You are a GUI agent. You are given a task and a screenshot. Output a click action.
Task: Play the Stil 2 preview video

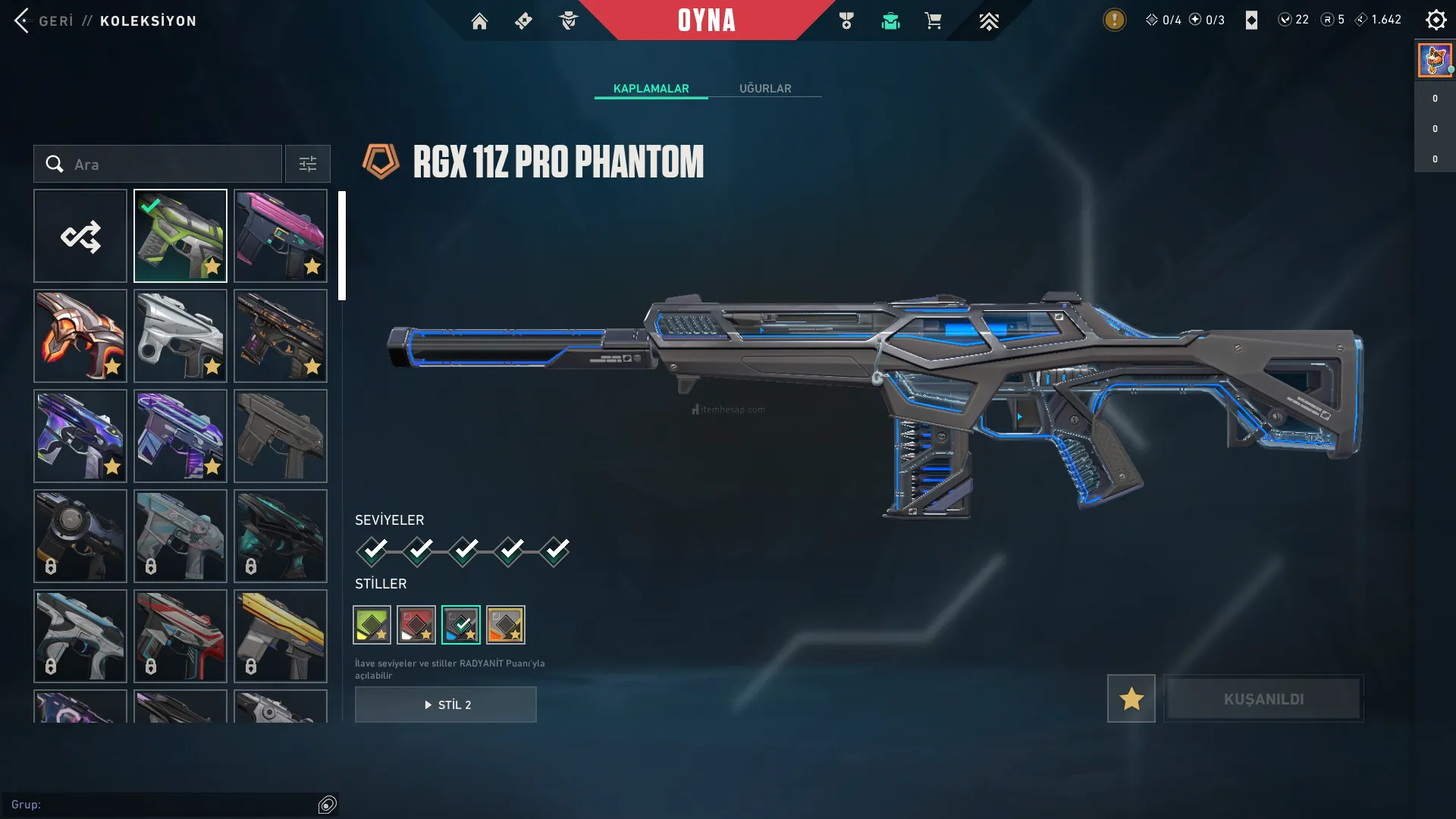[x=446, y=704]
